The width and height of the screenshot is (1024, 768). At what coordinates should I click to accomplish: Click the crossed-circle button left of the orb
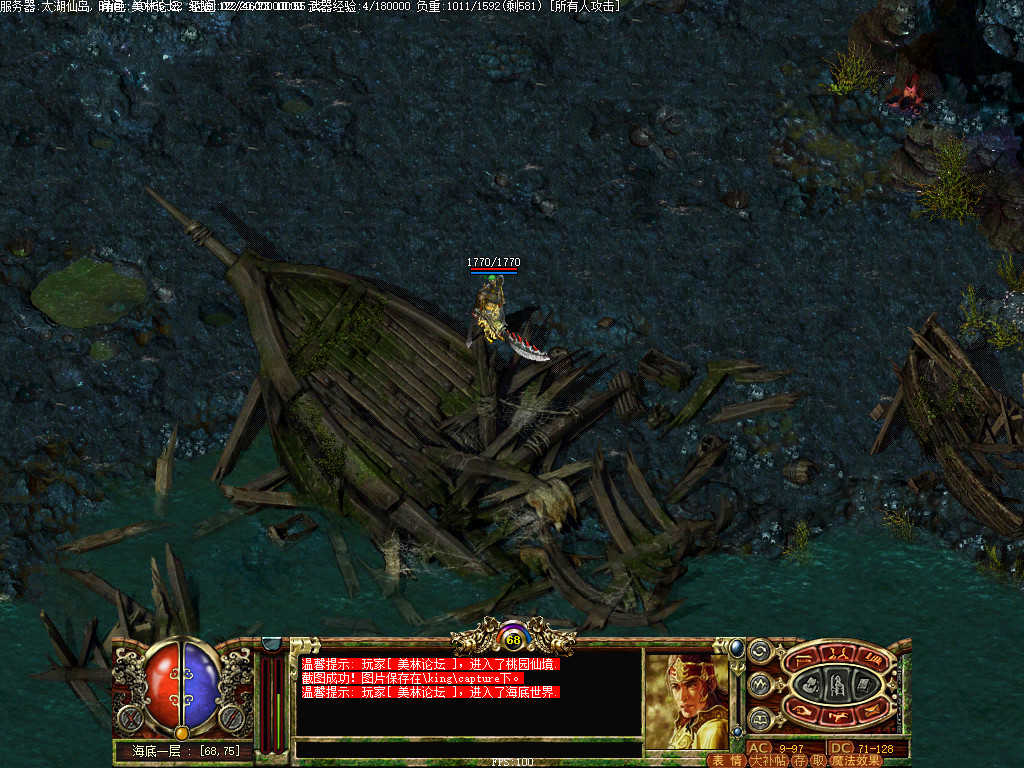[x=129, y=718]
